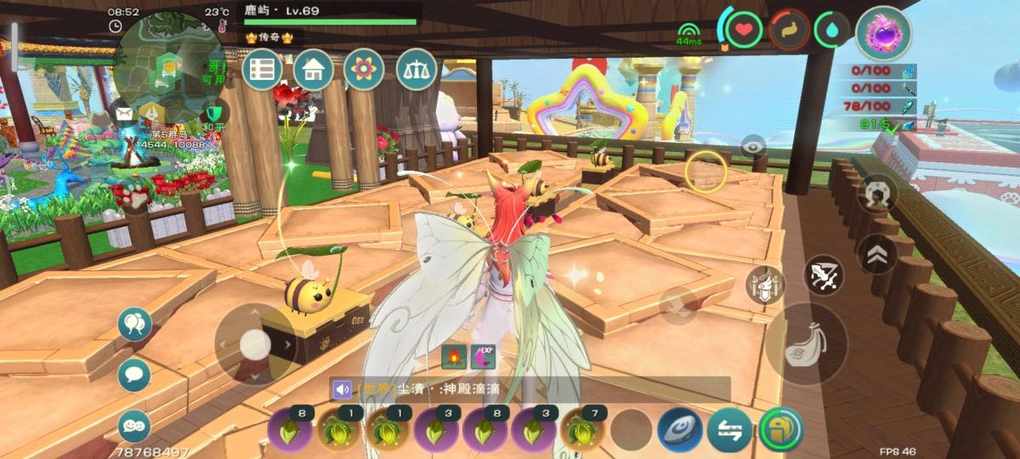Open the smiley faces social button
Viewport: 1020px width, 459px height.
click(x=134, y=425)
